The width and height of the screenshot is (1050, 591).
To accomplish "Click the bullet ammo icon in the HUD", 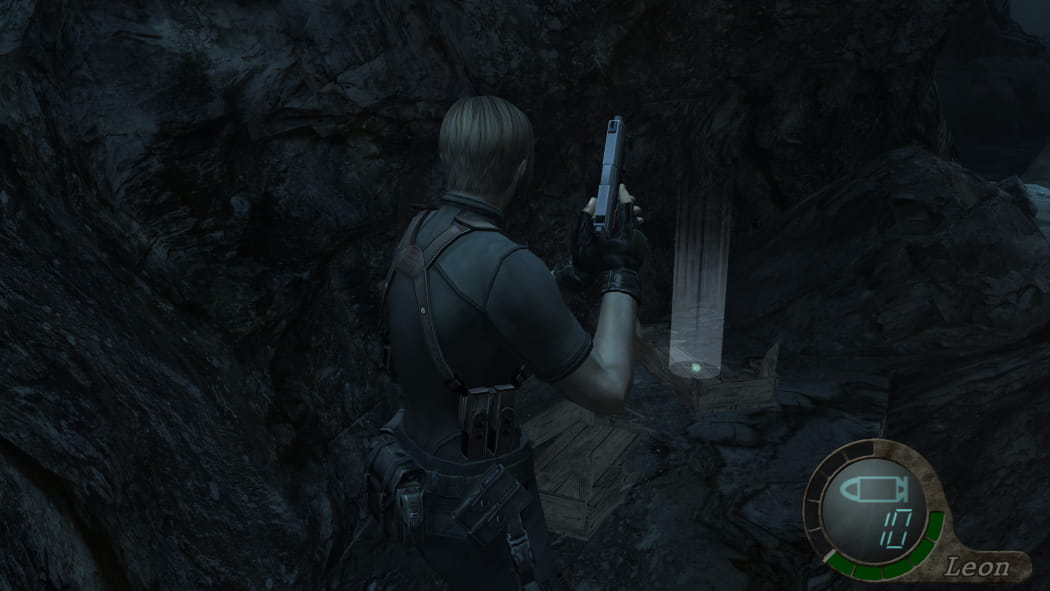I will coord(873,490).
